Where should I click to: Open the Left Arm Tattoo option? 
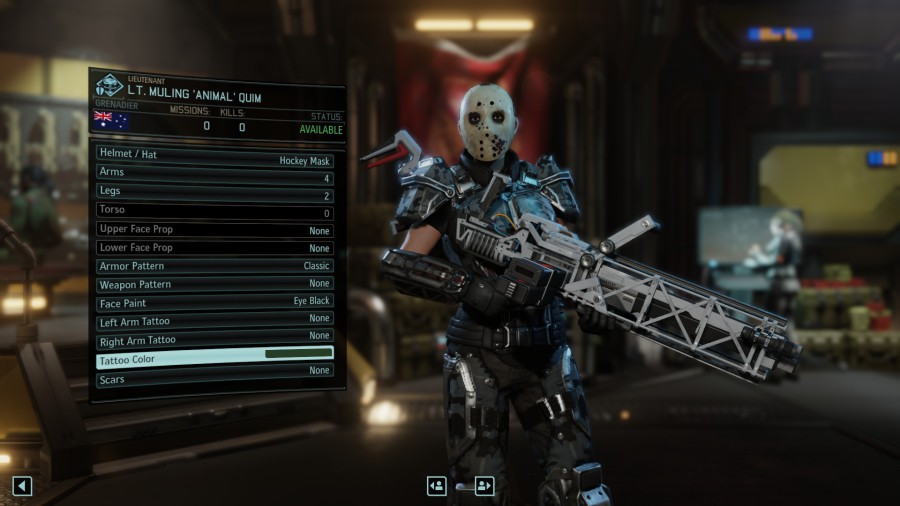214,321
